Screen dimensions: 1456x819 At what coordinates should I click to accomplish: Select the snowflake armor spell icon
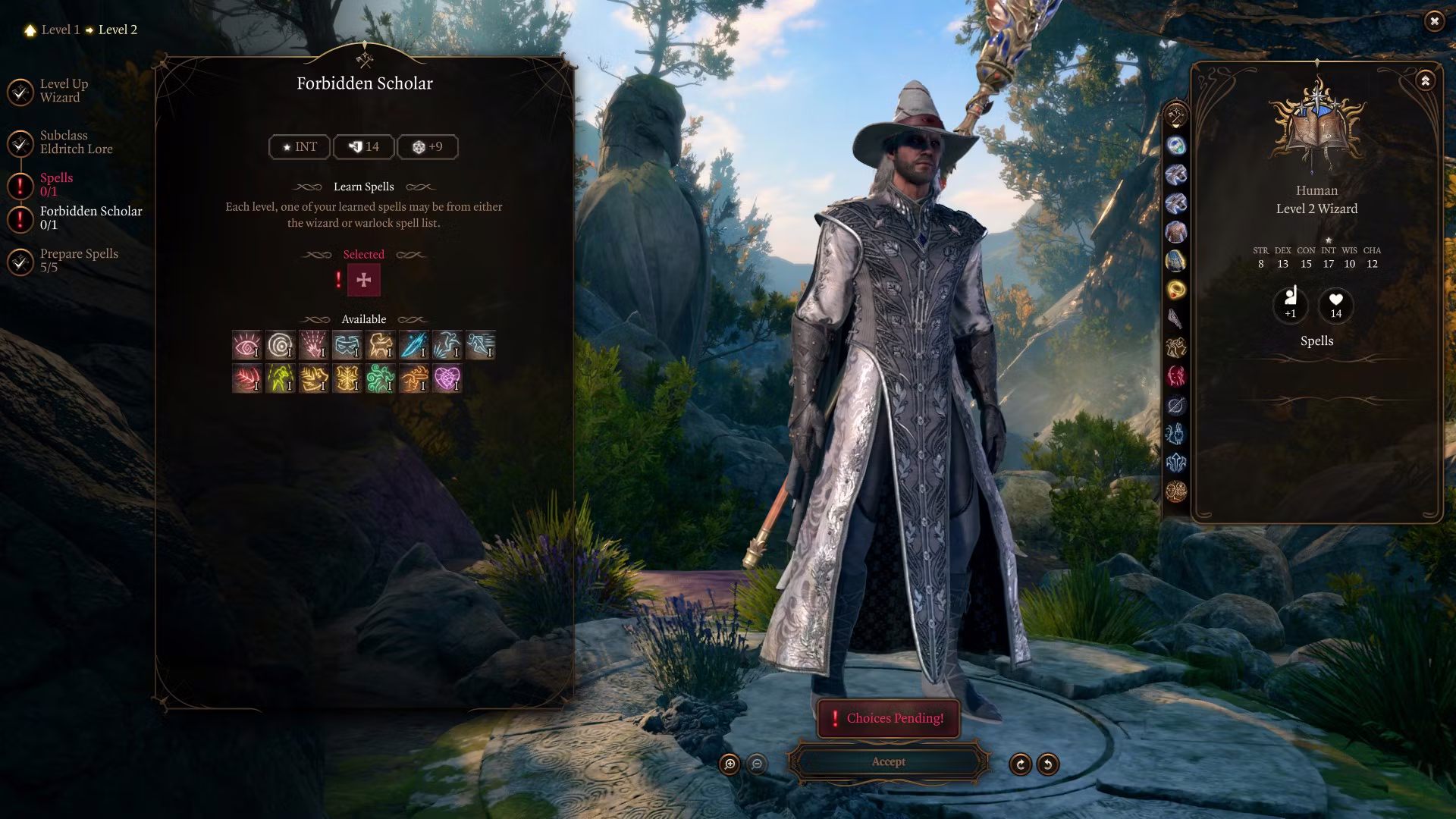[x=347, y=378]
